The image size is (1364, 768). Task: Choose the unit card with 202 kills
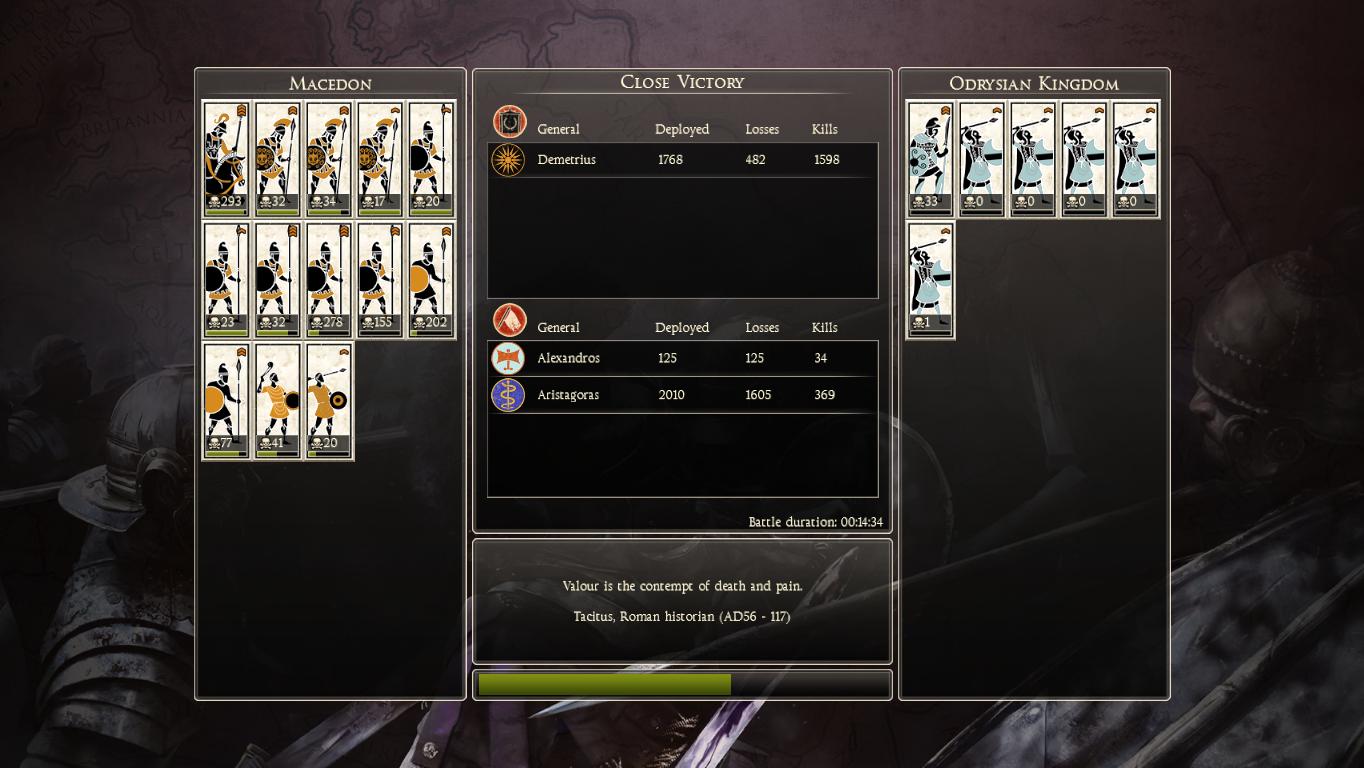[x=431, y=279]
